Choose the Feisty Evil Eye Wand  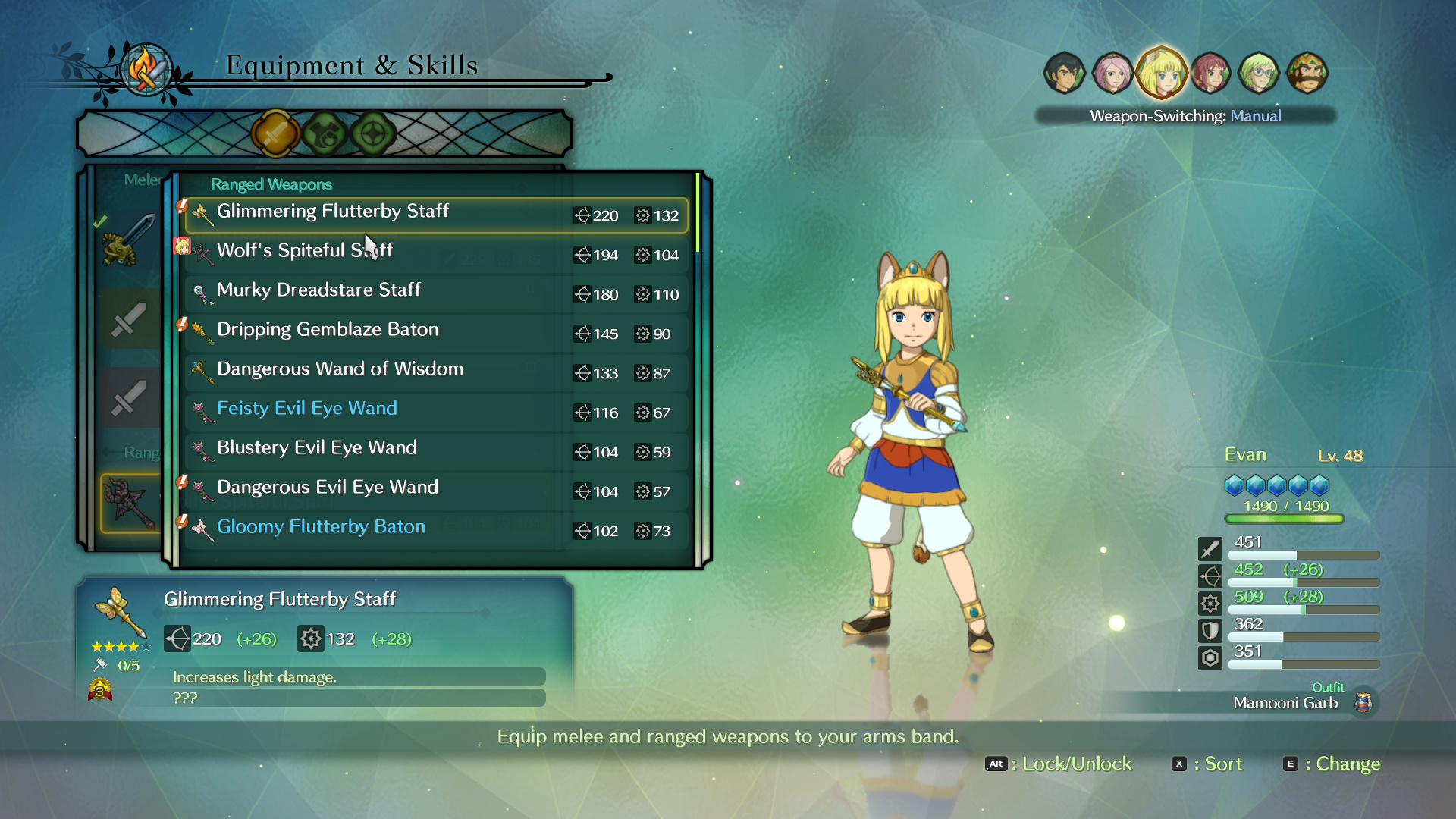click(436, 412)
